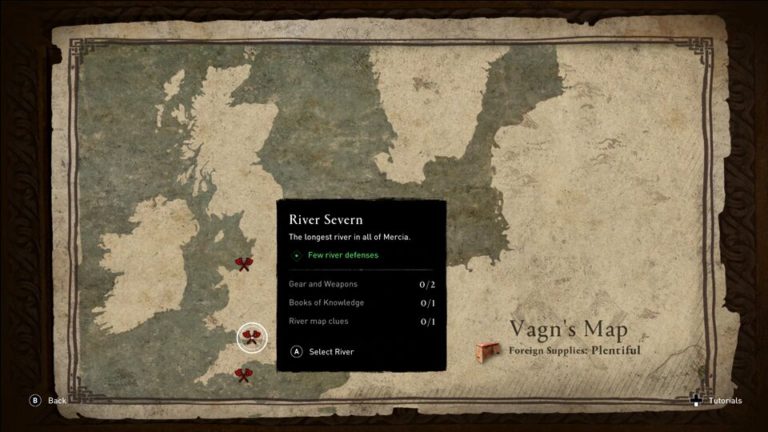Select the circled River Severn raid marker
This screenshot has width=768, height=432.
[x=252, y=337]
